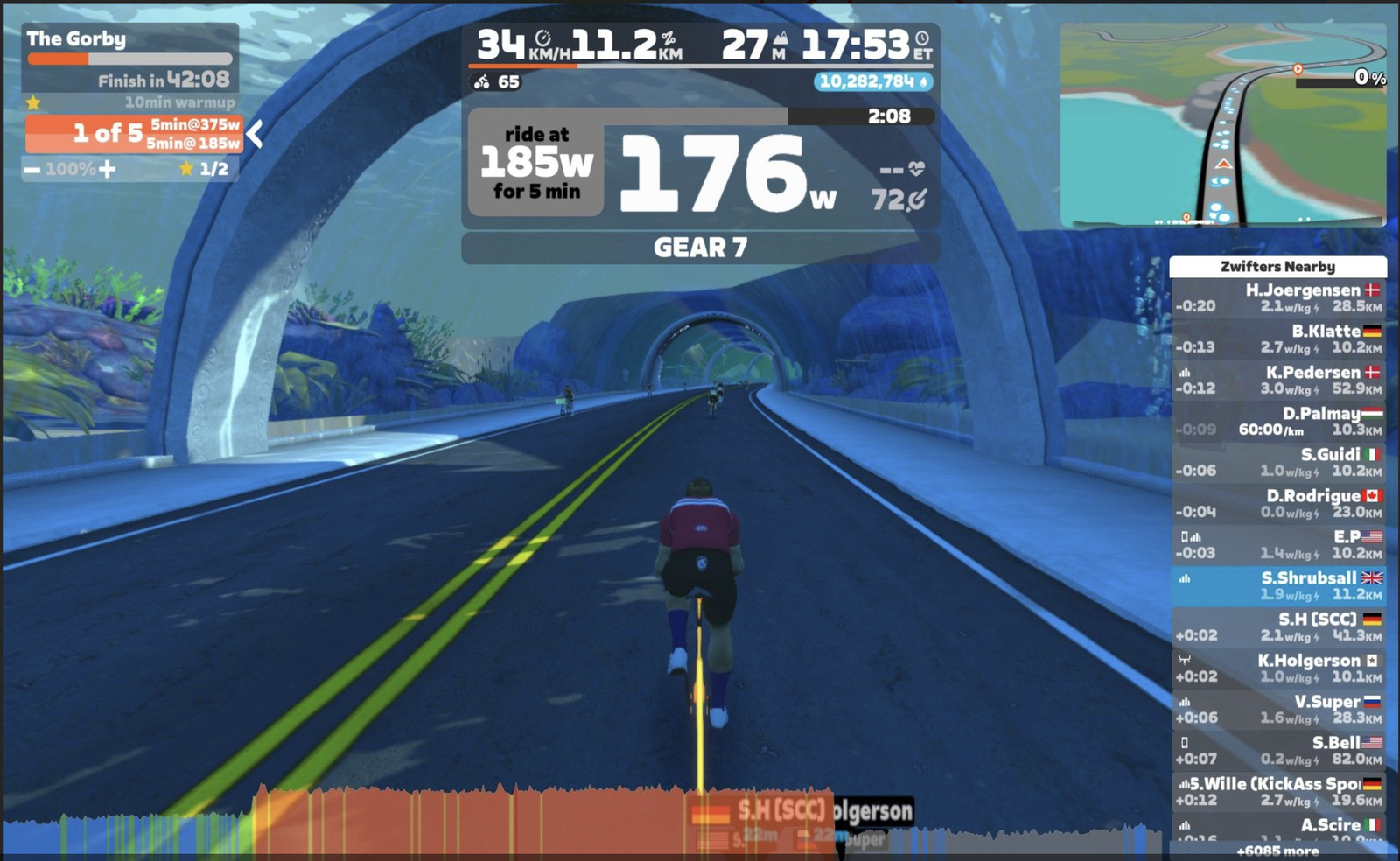Toggle the favorite star next to 10min warmup
This screenshot has width=1400, height=861.
[33, 101]
